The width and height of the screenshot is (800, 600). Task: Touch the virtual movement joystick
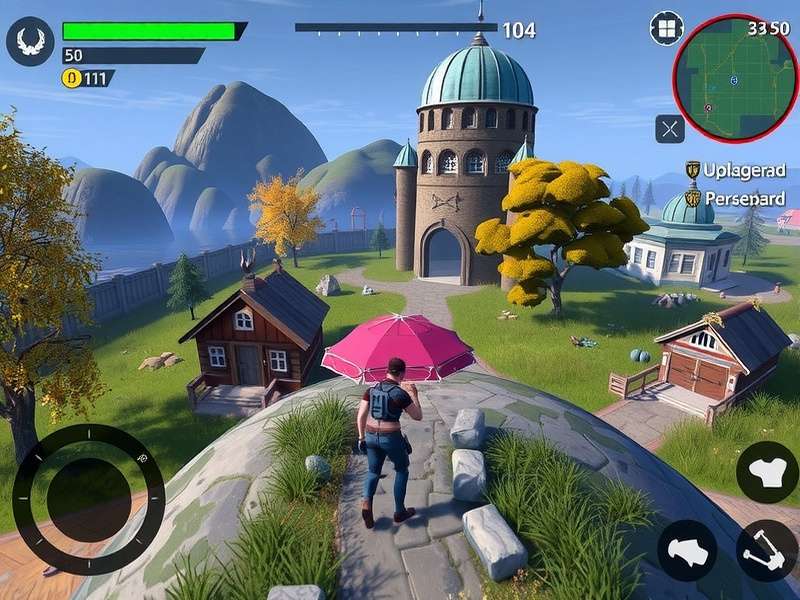[x=88, y=498]
